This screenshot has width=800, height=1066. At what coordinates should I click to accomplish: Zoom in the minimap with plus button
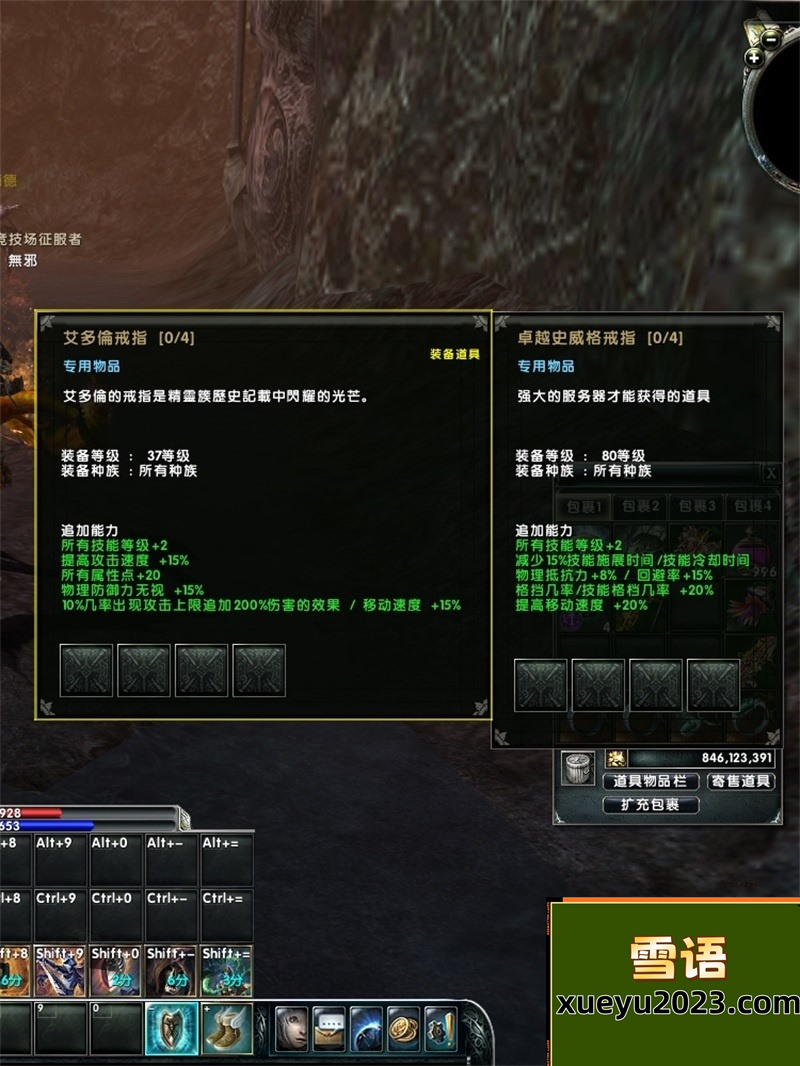pos(754,58)
